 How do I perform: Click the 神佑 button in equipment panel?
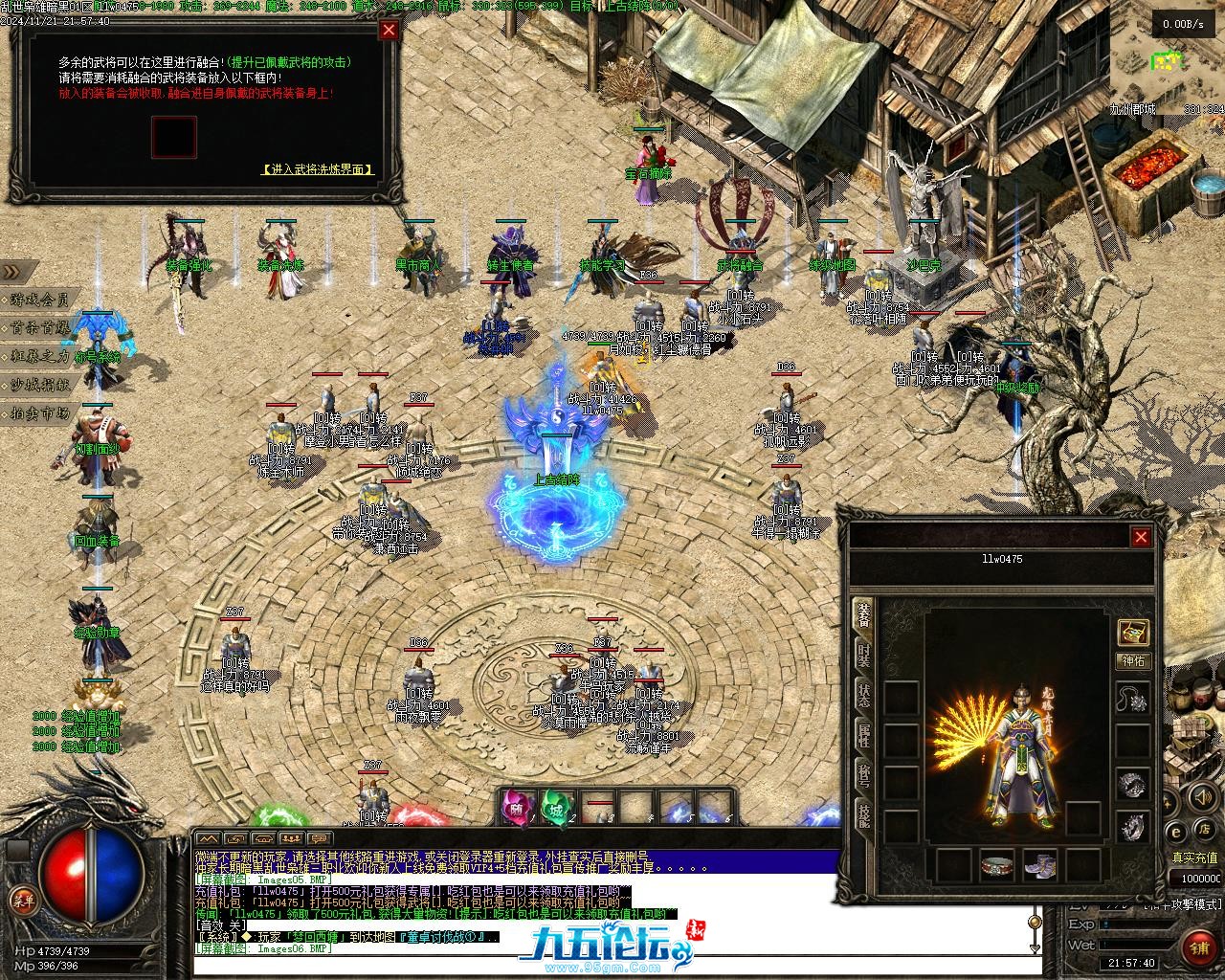pyautogui.click(x=1133, y=661)
